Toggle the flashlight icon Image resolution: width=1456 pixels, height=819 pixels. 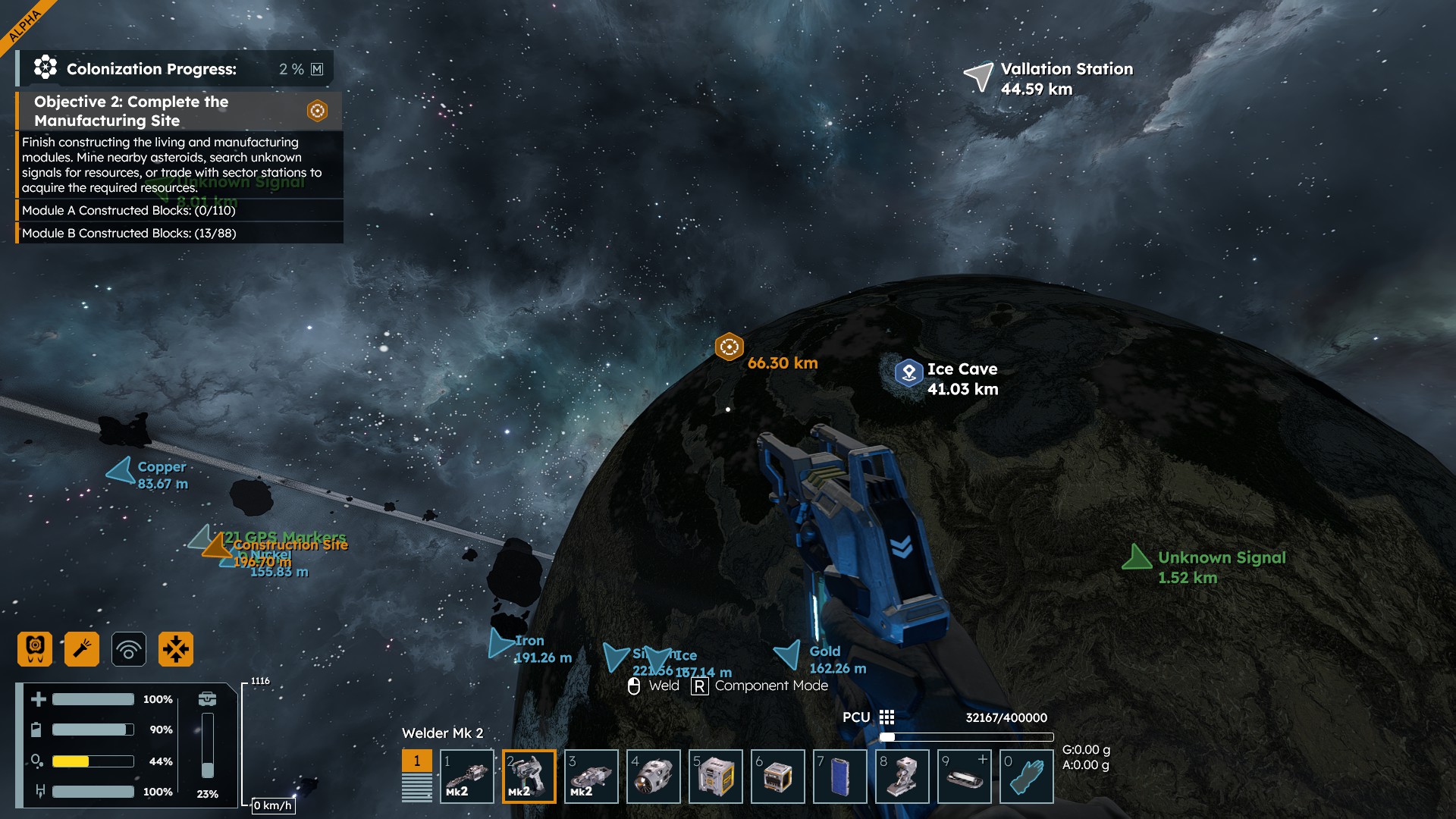82,649
